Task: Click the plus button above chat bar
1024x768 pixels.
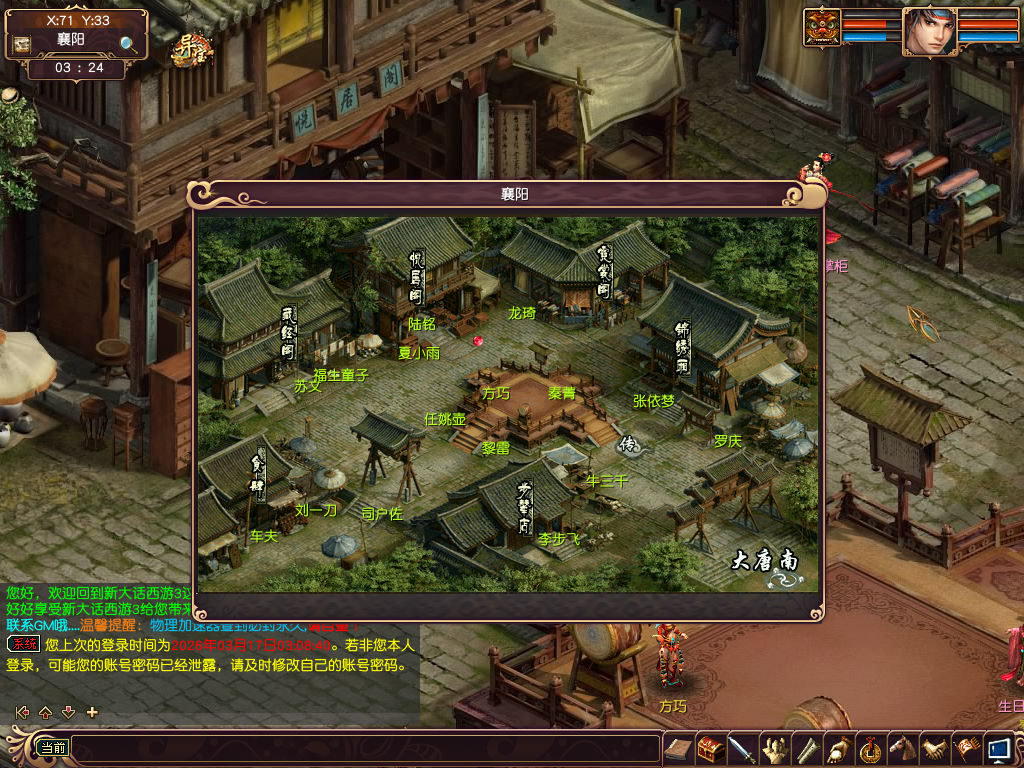Action: 93,712
